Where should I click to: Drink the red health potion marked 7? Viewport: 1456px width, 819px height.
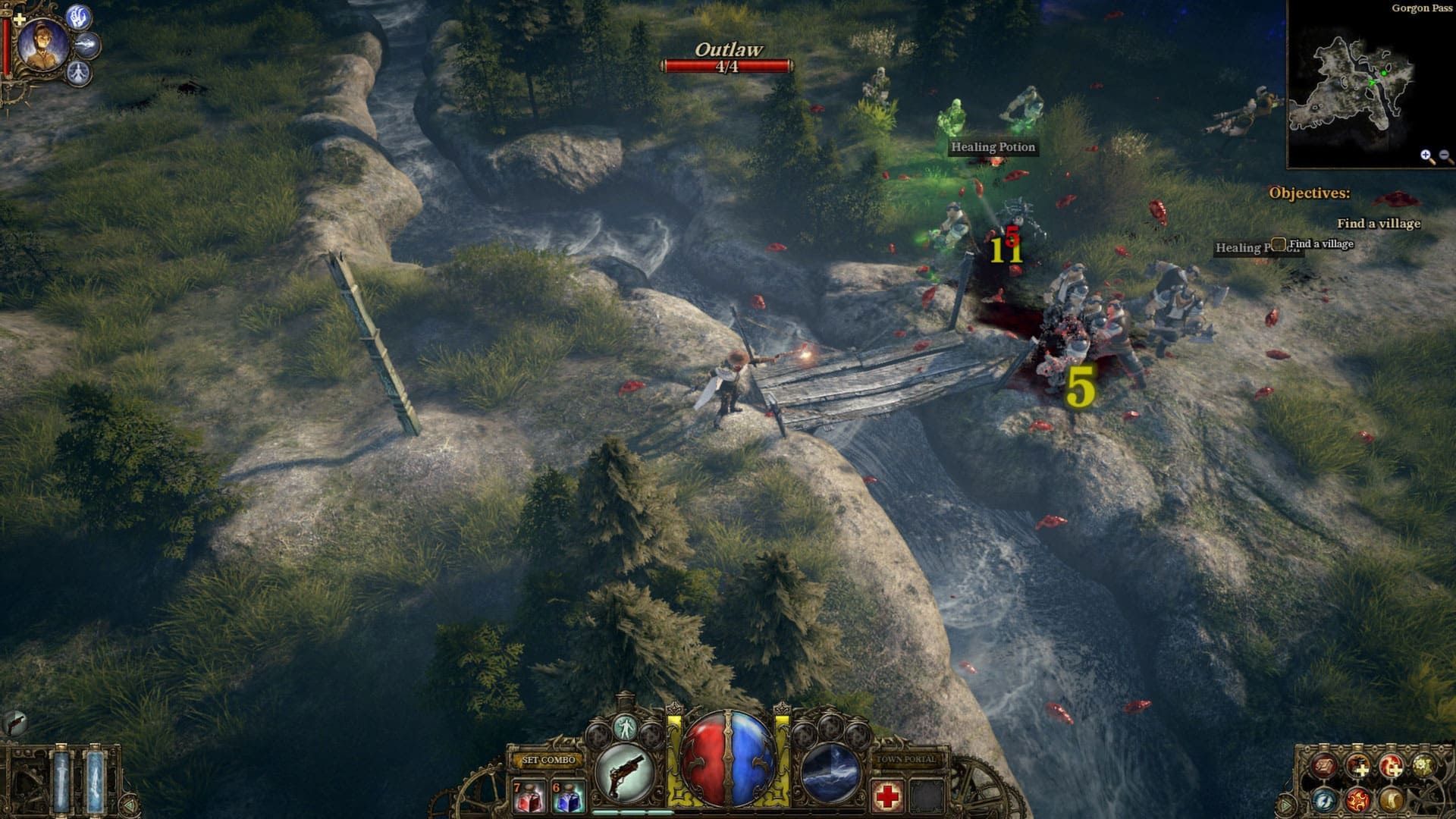pos(529,797)
